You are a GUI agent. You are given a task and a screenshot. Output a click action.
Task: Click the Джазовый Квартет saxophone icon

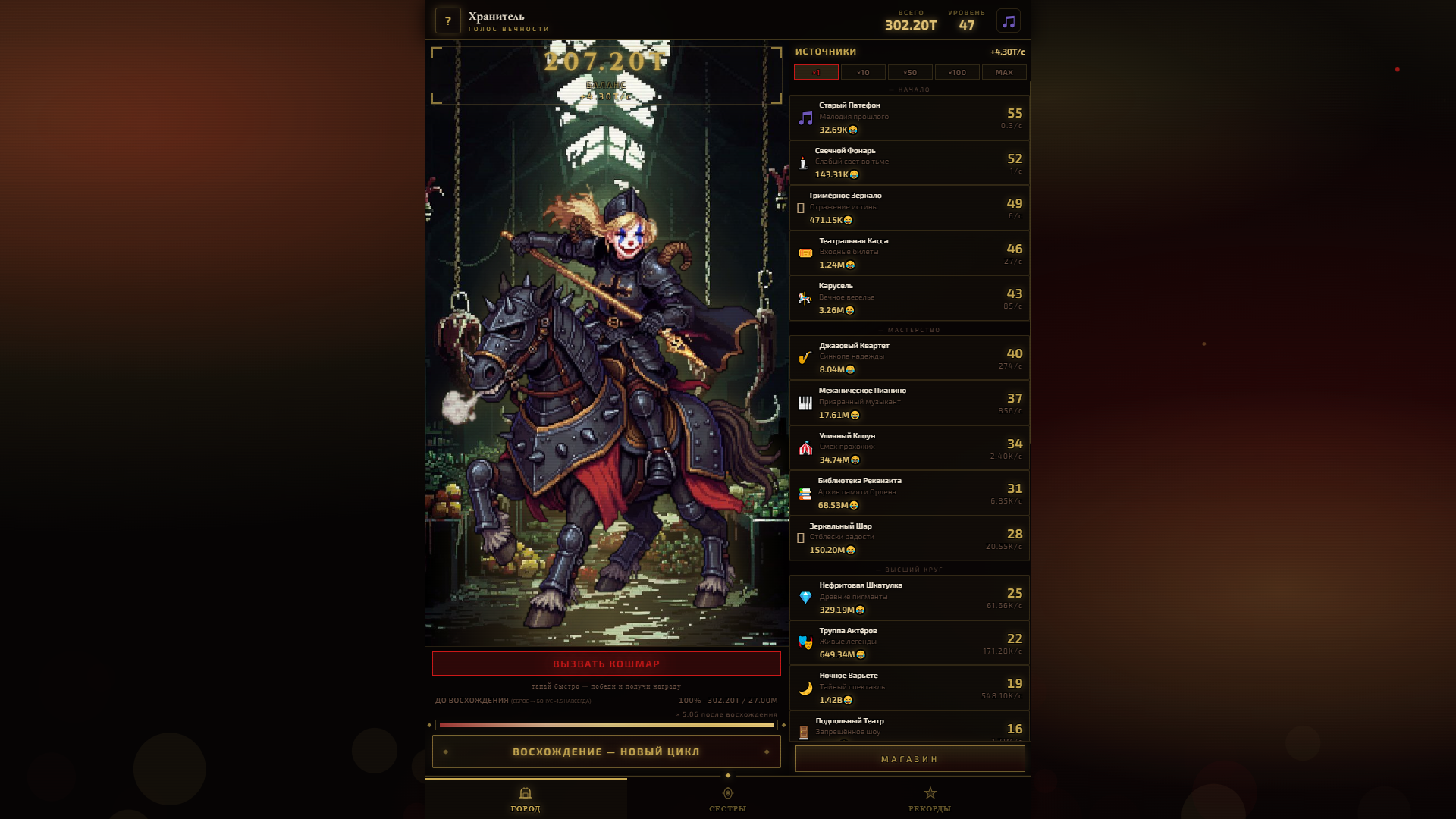click(x=804, y=358)
